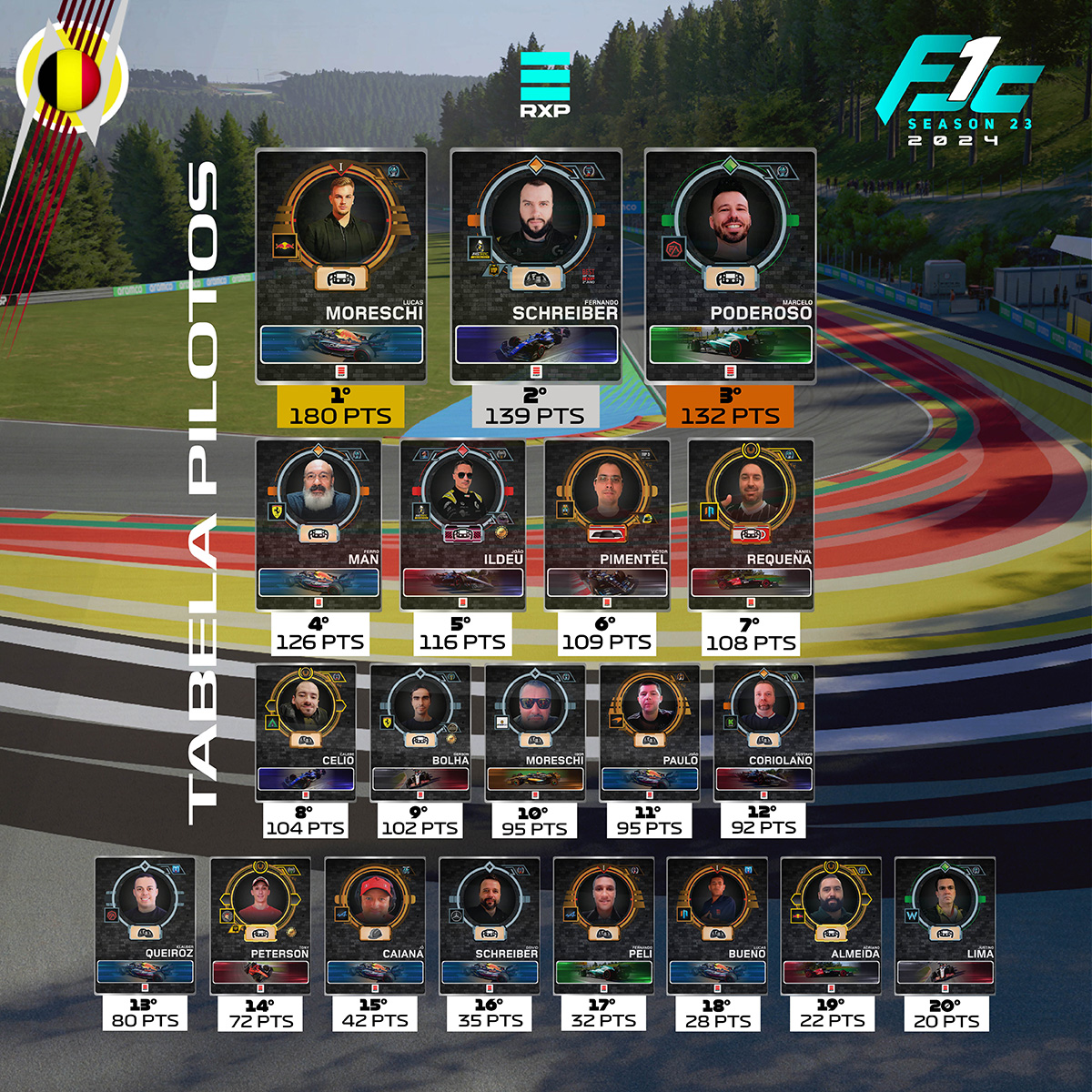Image resolution: width=1092 pixels, height=1092 pixels.
Task: Select the sixteenth place Schreiber card
Action: tap(490, 925)
